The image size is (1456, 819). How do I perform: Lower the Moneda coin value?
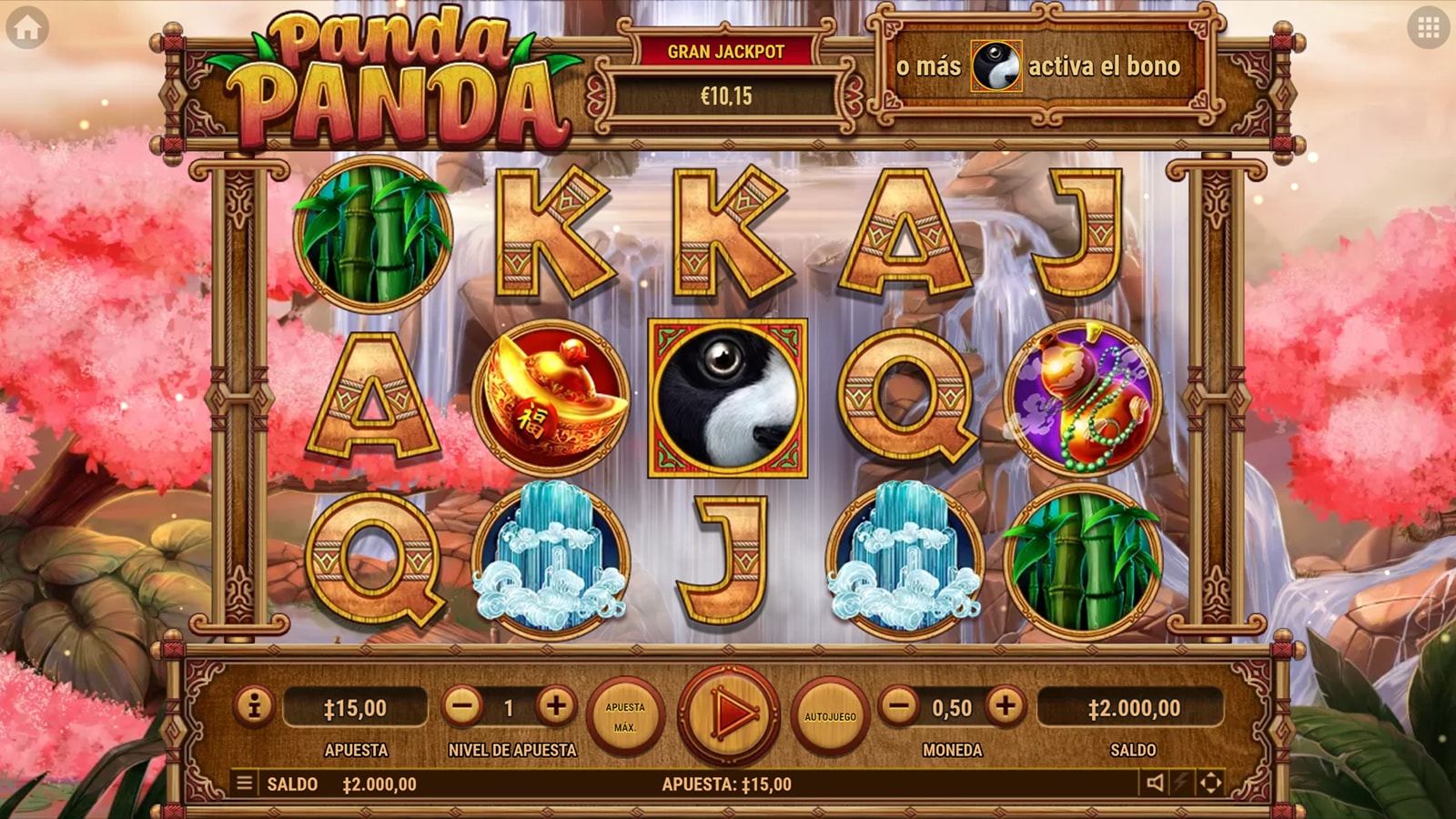tap(899, 706)
